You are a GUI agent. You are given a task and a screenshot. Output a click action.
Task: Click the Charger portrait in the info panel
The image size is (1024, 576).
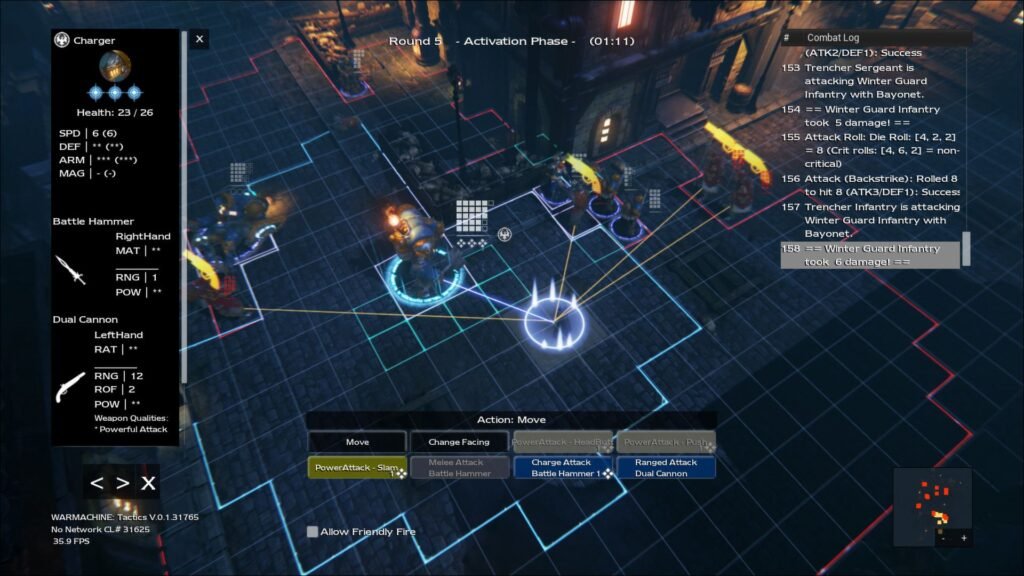click(x=115, y=66)
